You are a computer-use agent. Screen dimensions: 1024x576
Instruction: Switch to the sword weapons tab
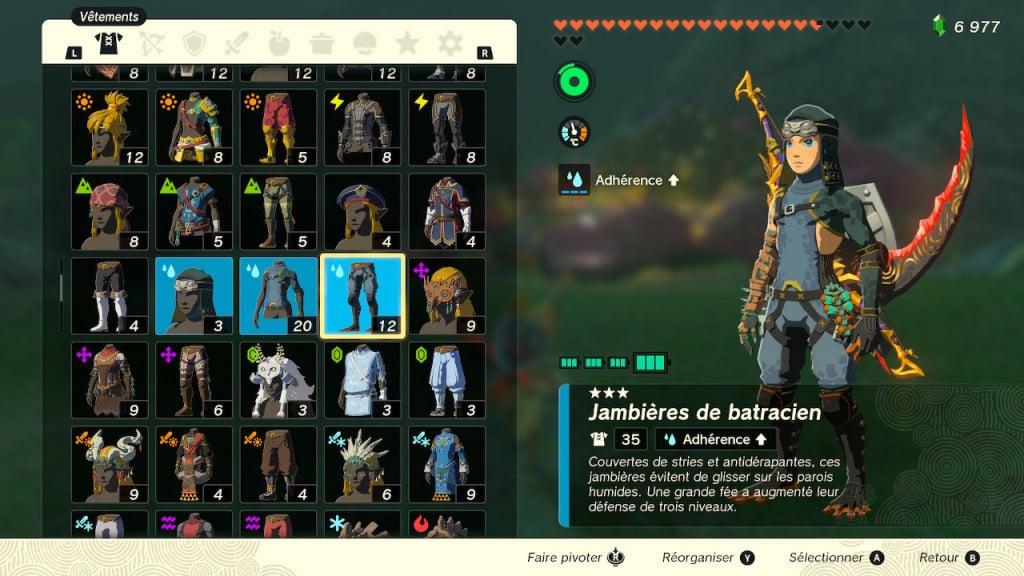coord(236,43)
